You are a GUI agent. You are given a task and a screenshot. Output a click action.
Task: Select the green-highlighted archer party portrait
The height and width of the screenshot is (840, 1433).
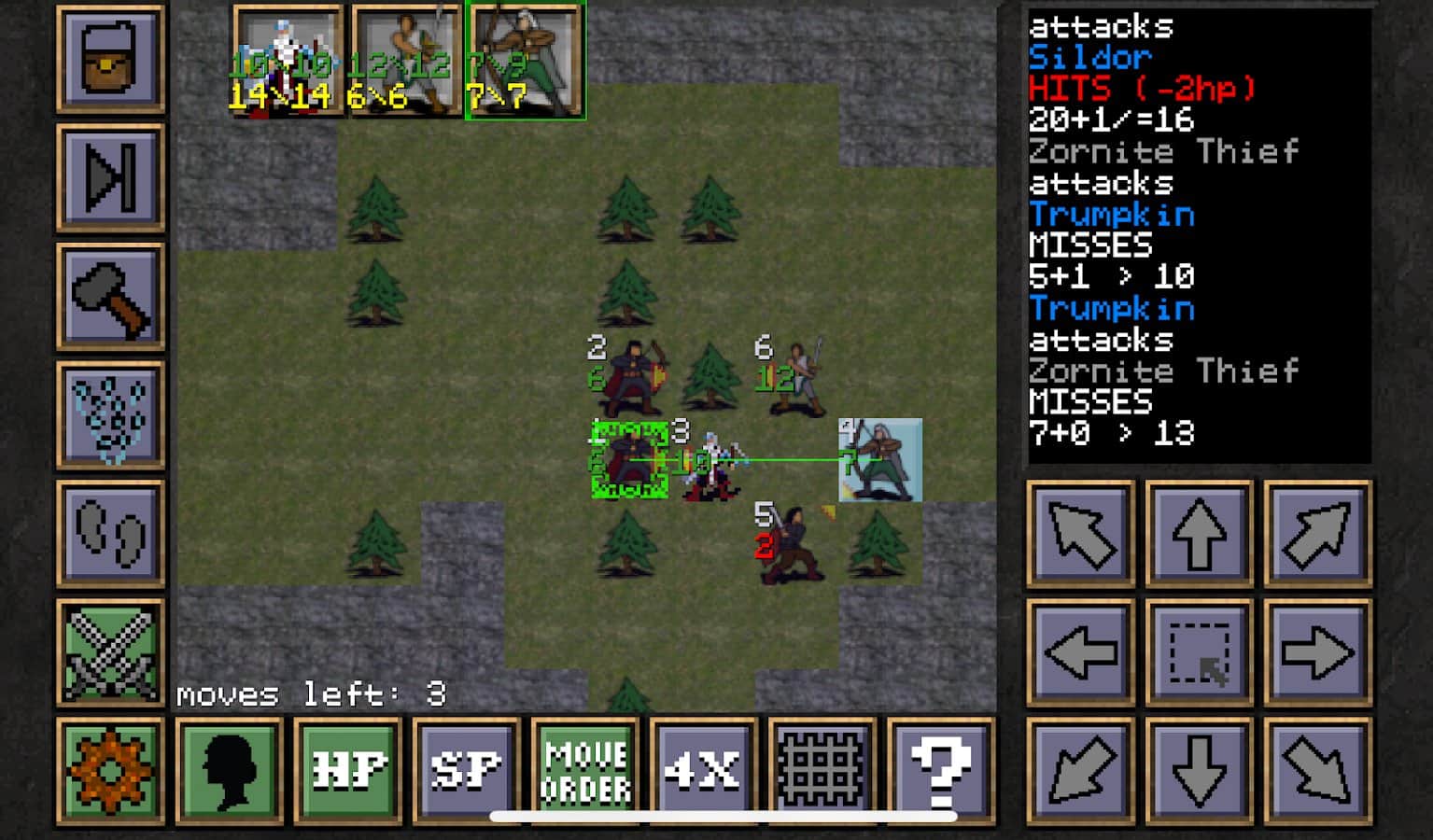click(x=526, y=60)
